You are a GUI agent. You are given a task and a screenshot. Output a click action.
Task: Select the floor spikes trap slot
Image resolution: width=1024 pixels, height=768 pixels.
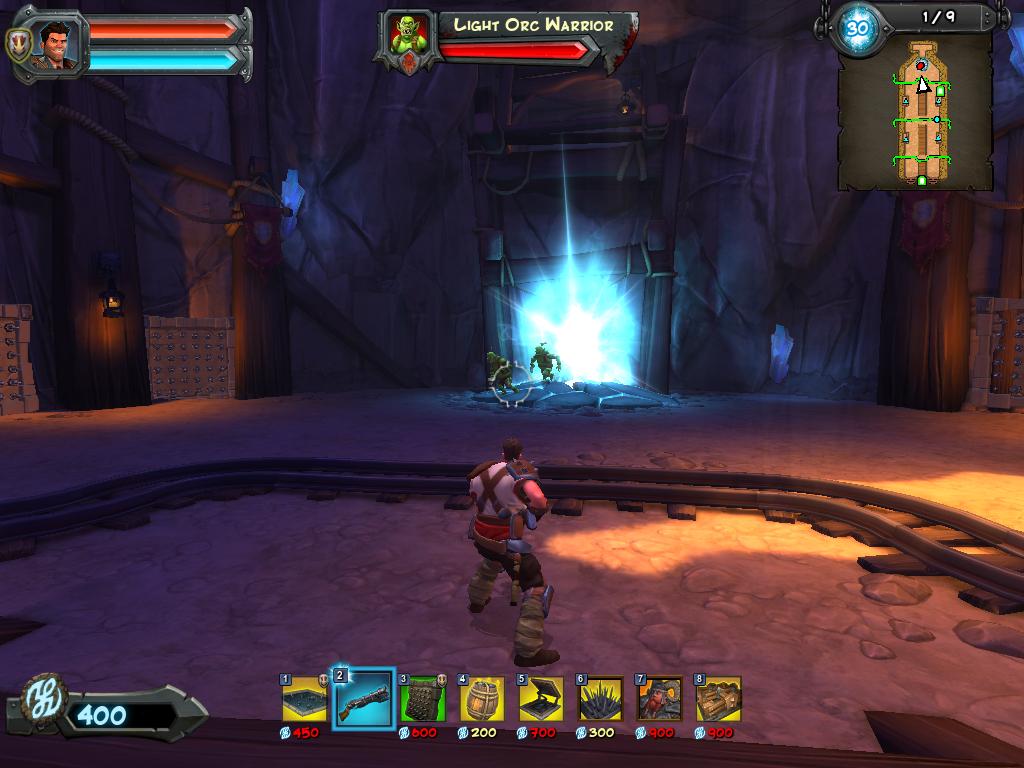coord(600,699)
